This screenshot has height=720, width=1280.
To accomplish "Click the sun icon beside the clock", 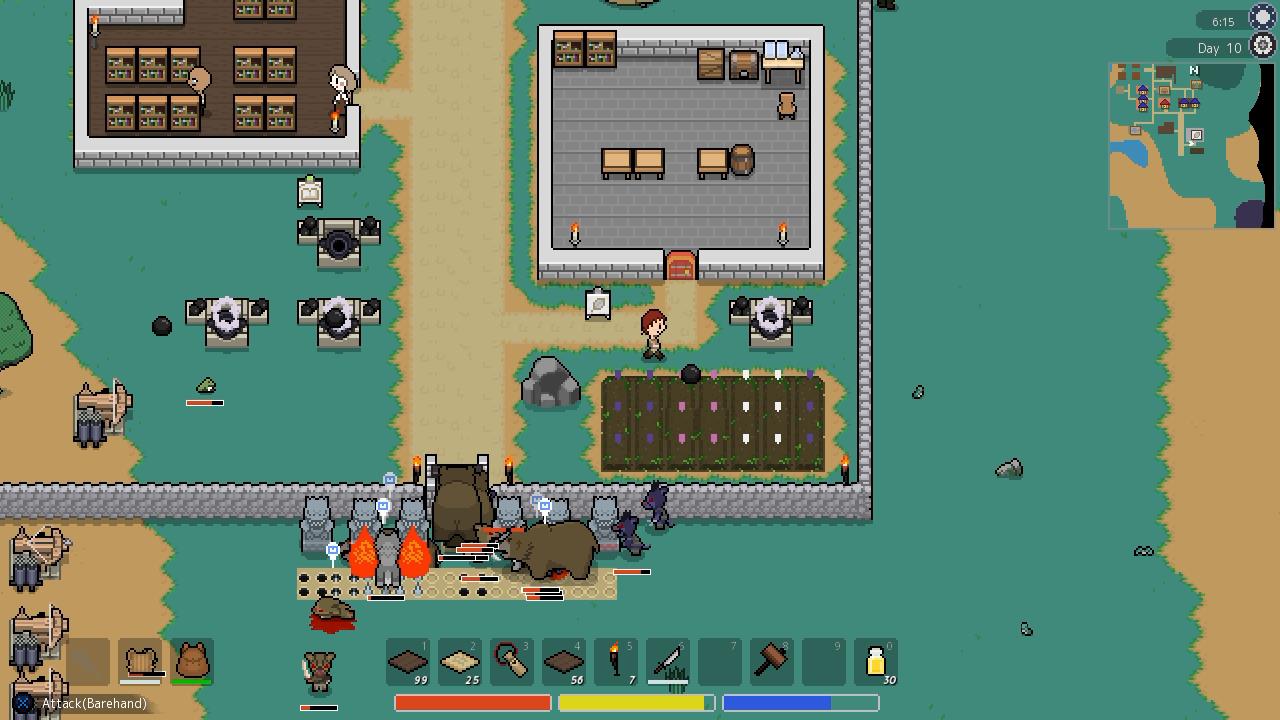I will [1262, 19].
